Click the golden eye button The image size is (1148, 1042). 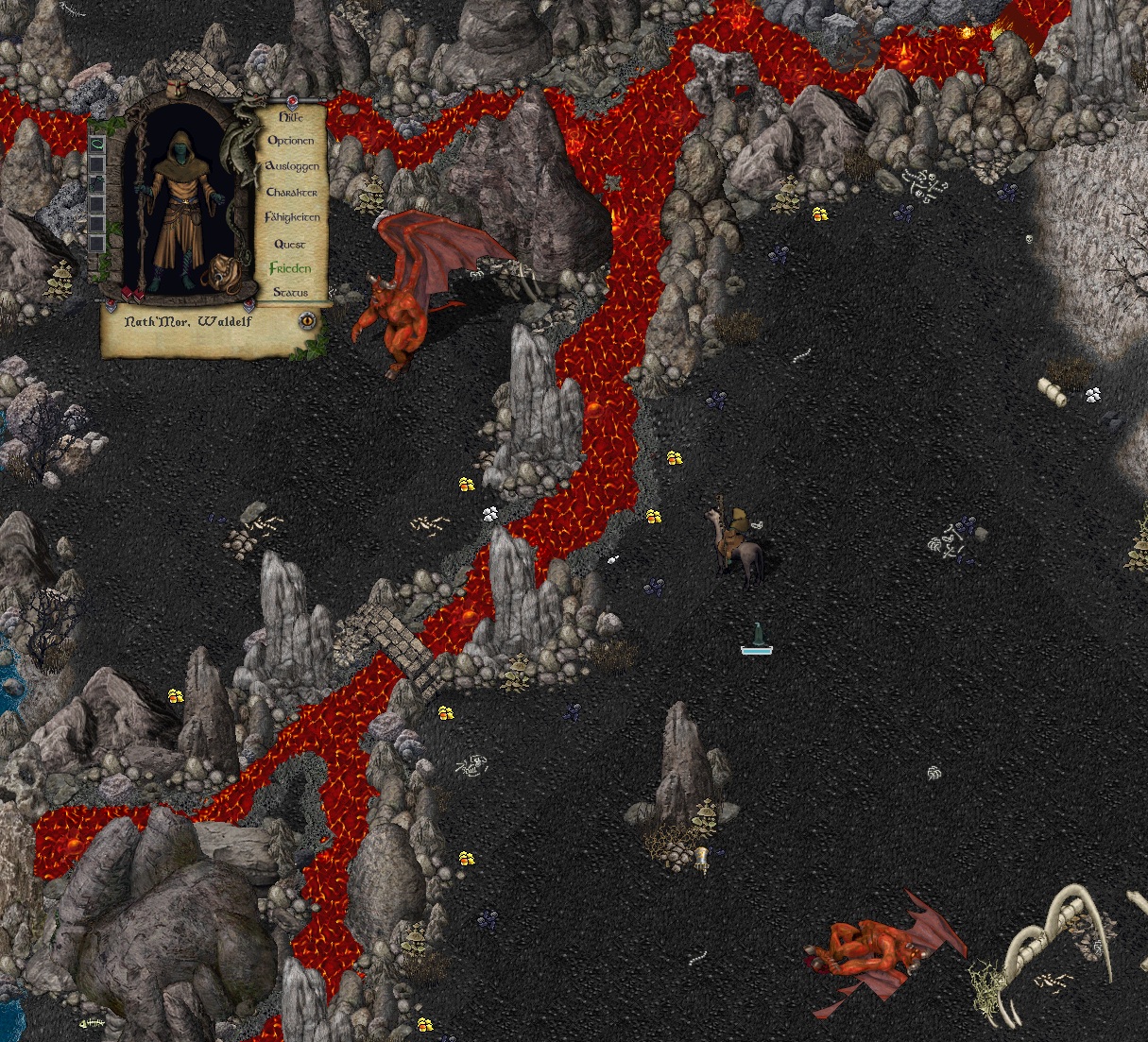point(308,320)
